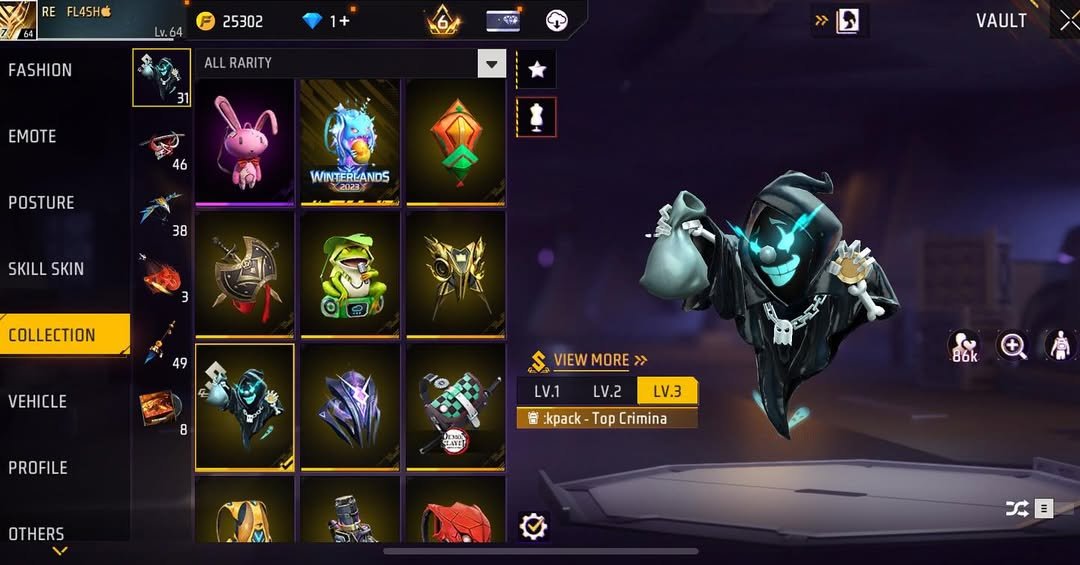The height and width of the screenshot is (565, 1080).
Task: Switch to the LV.1 backpack level
Action: [x=547, y=391]
